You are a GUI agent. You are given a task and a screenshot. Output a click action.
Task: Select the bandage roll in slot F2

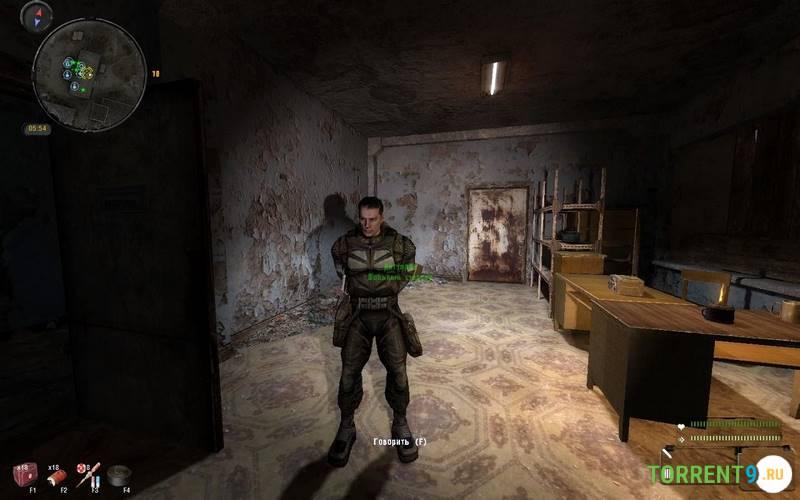tap(57, 476)
